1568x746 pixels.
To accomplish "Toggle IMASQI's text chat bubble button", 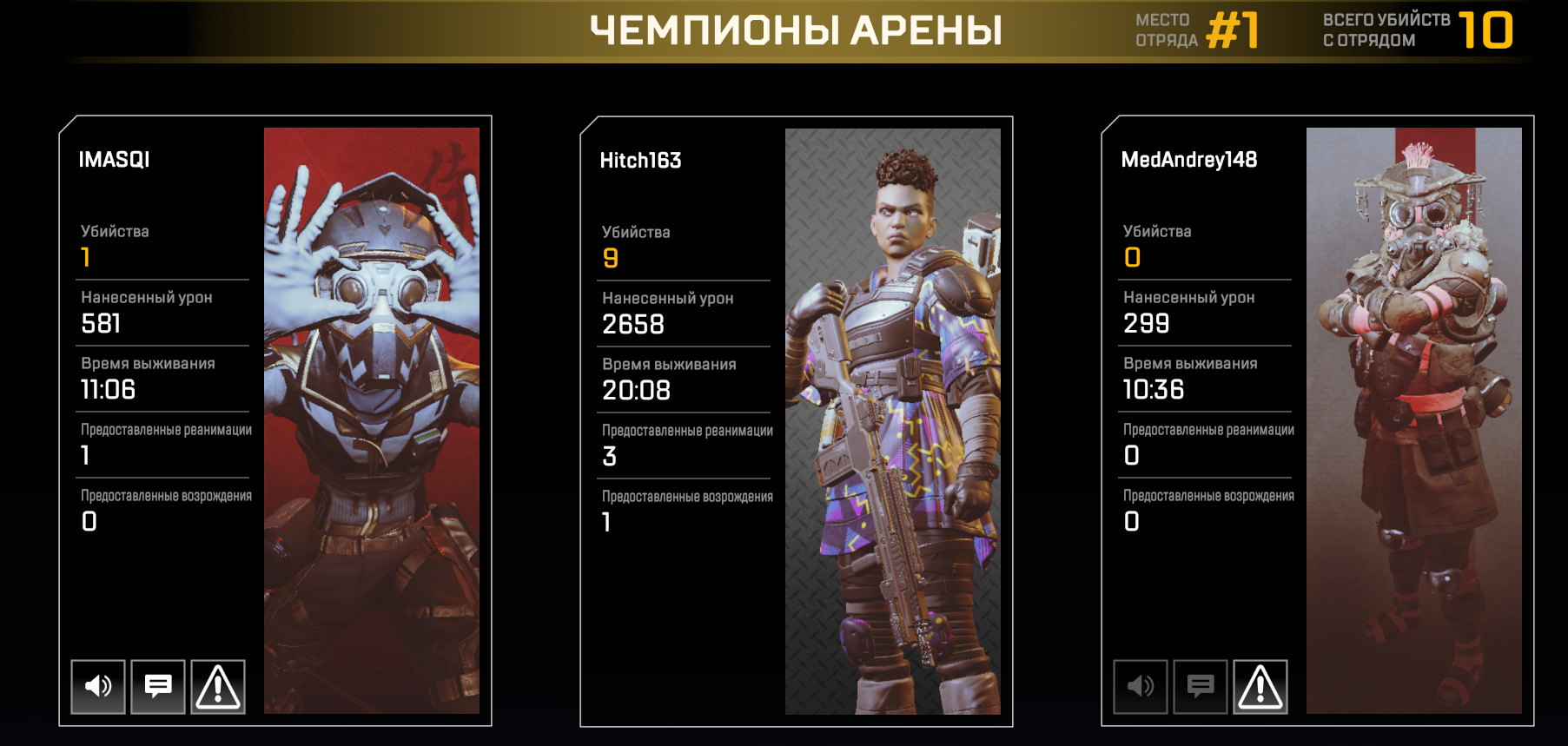I will point(158,686).
